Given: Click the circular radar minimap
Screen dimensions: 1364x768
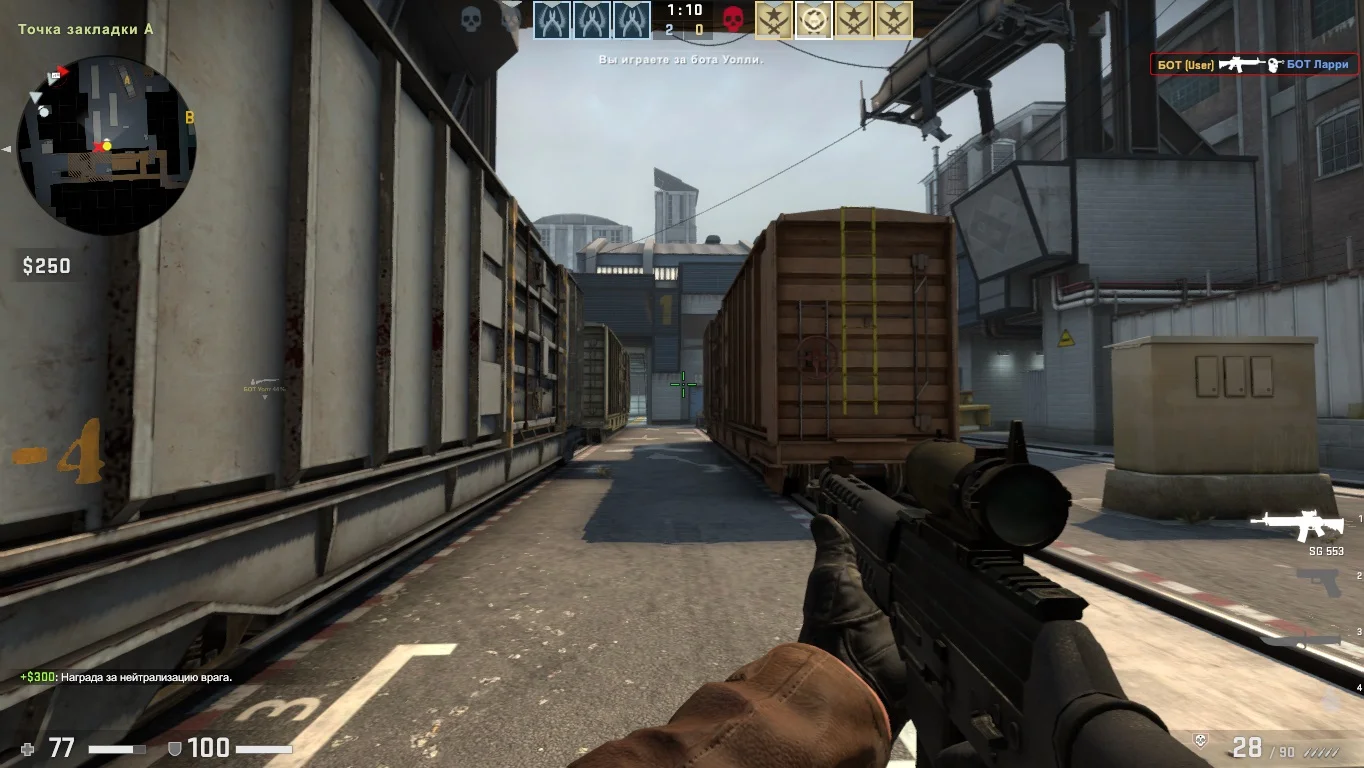Looking at the screenshot, I should (x=106, y=145).
